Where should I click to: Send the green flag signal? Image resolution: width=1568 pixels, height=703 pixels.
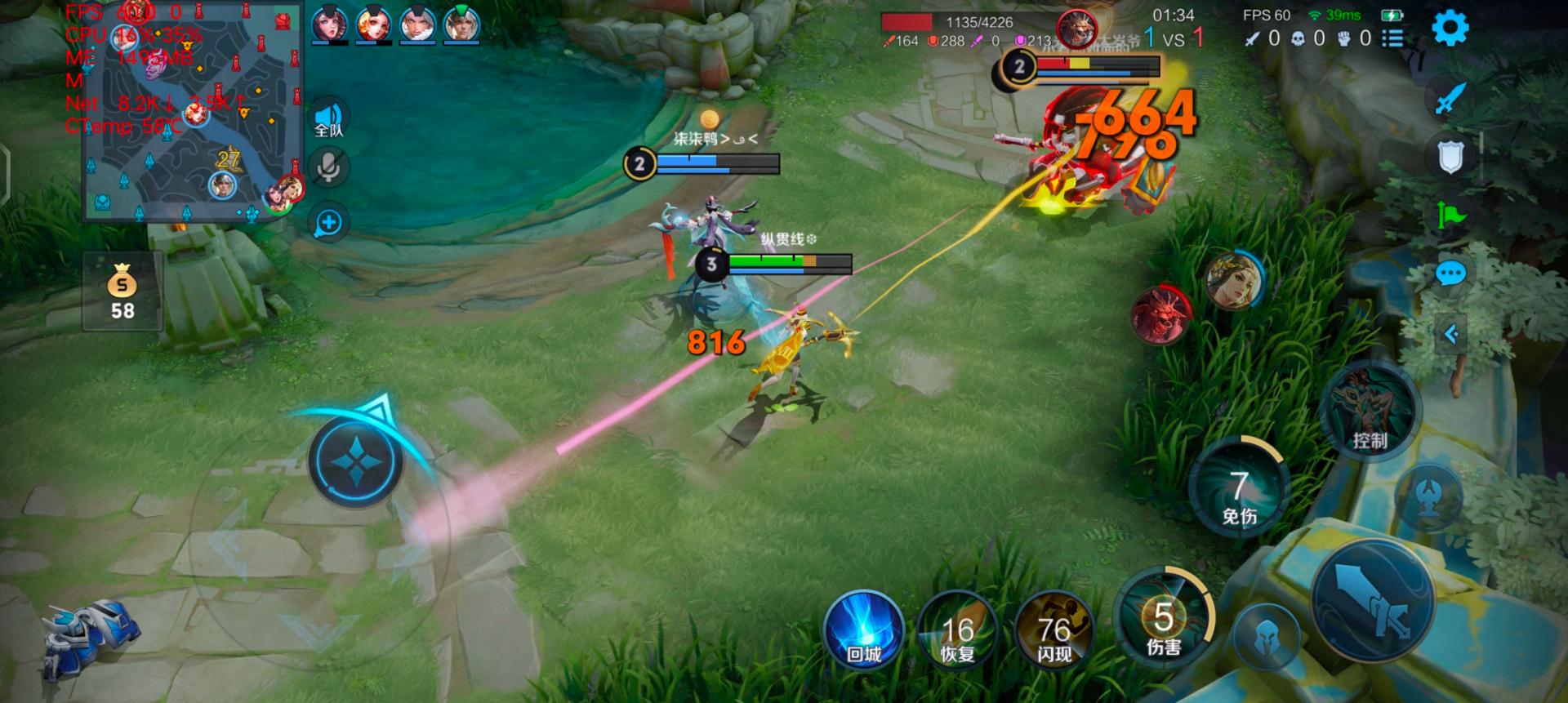pyautogui.click(x=1450, y=216)
